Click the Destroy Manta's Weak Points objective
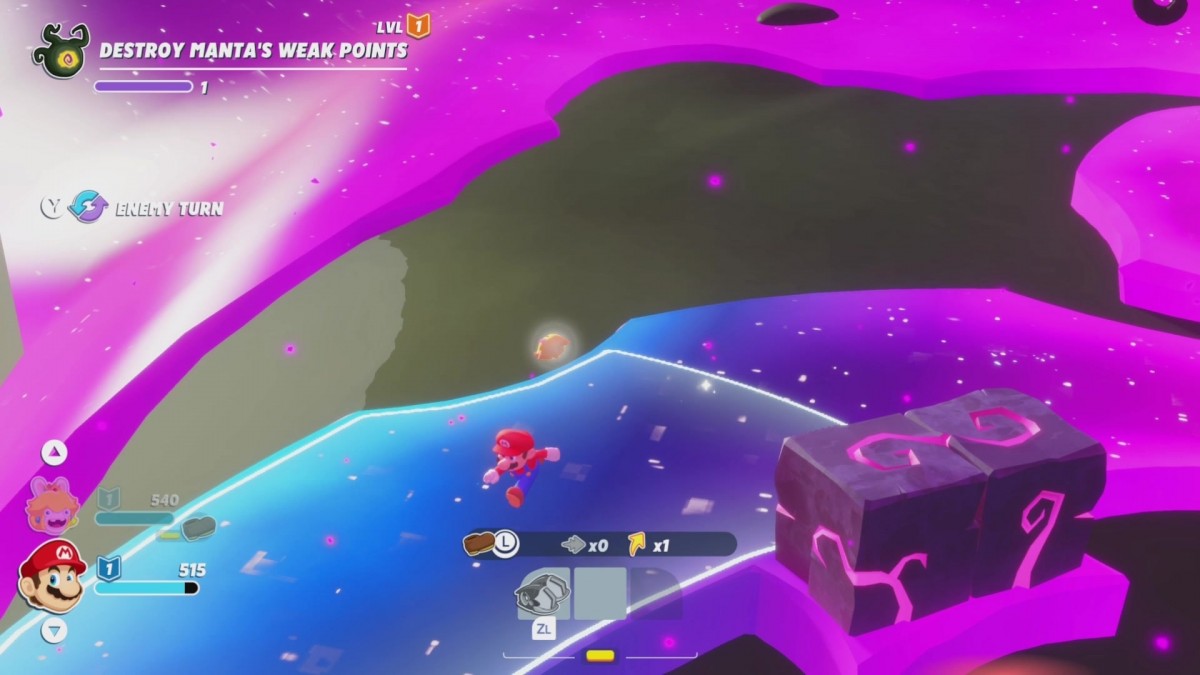 pyautogui.click(x=253, y=50)
